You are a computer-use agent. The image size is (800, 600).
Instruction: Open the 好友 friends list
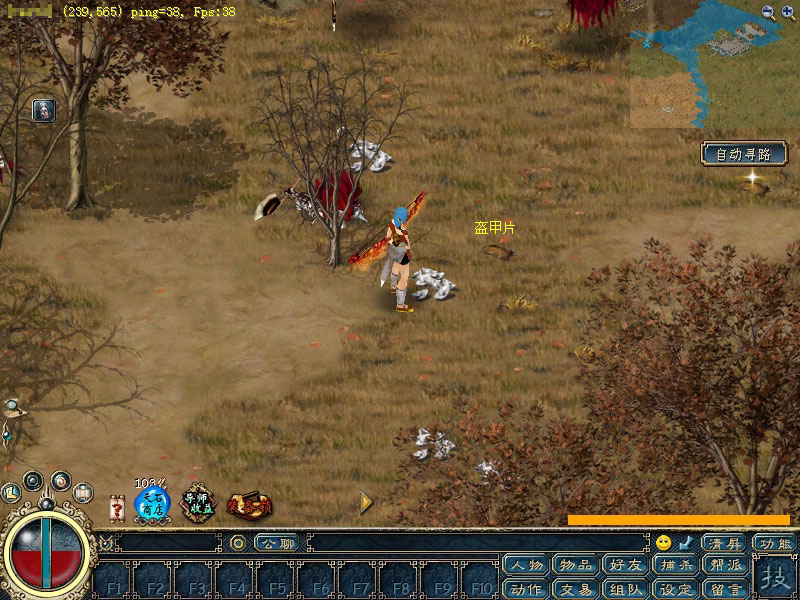click(626, 566)
